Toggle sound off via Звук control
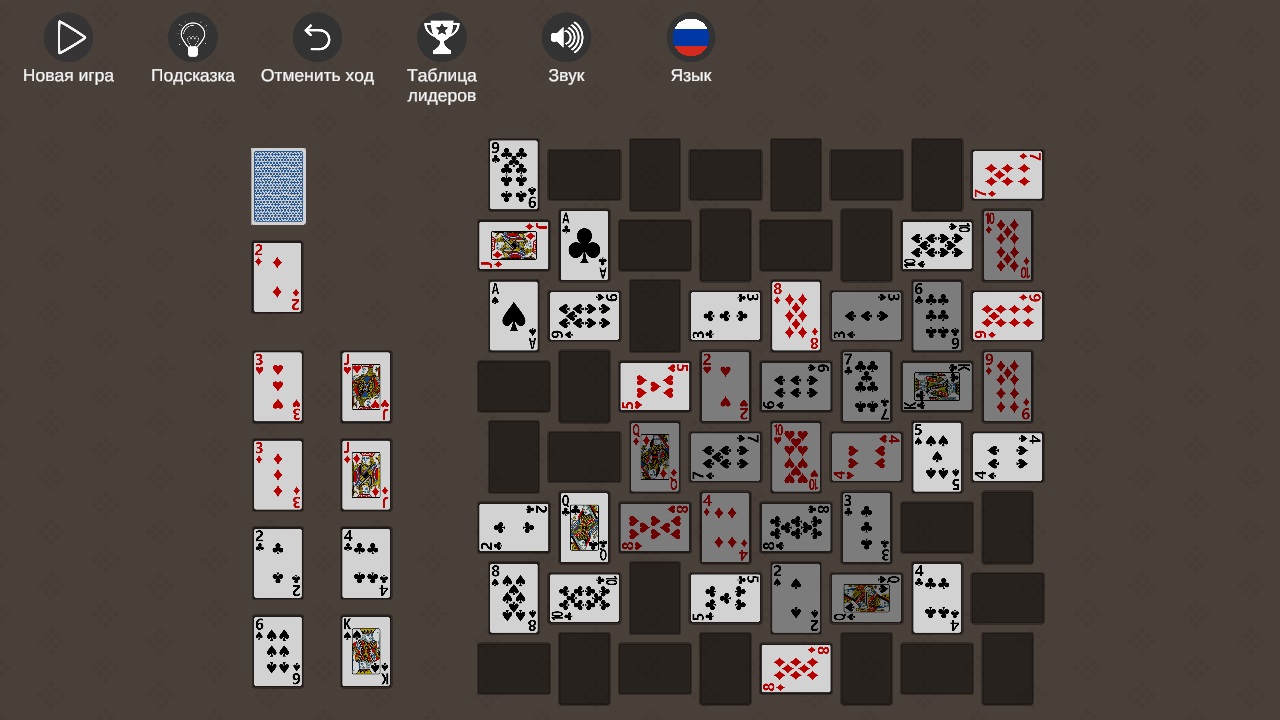Screen dimensions: 1280x720 click(566, 38)
